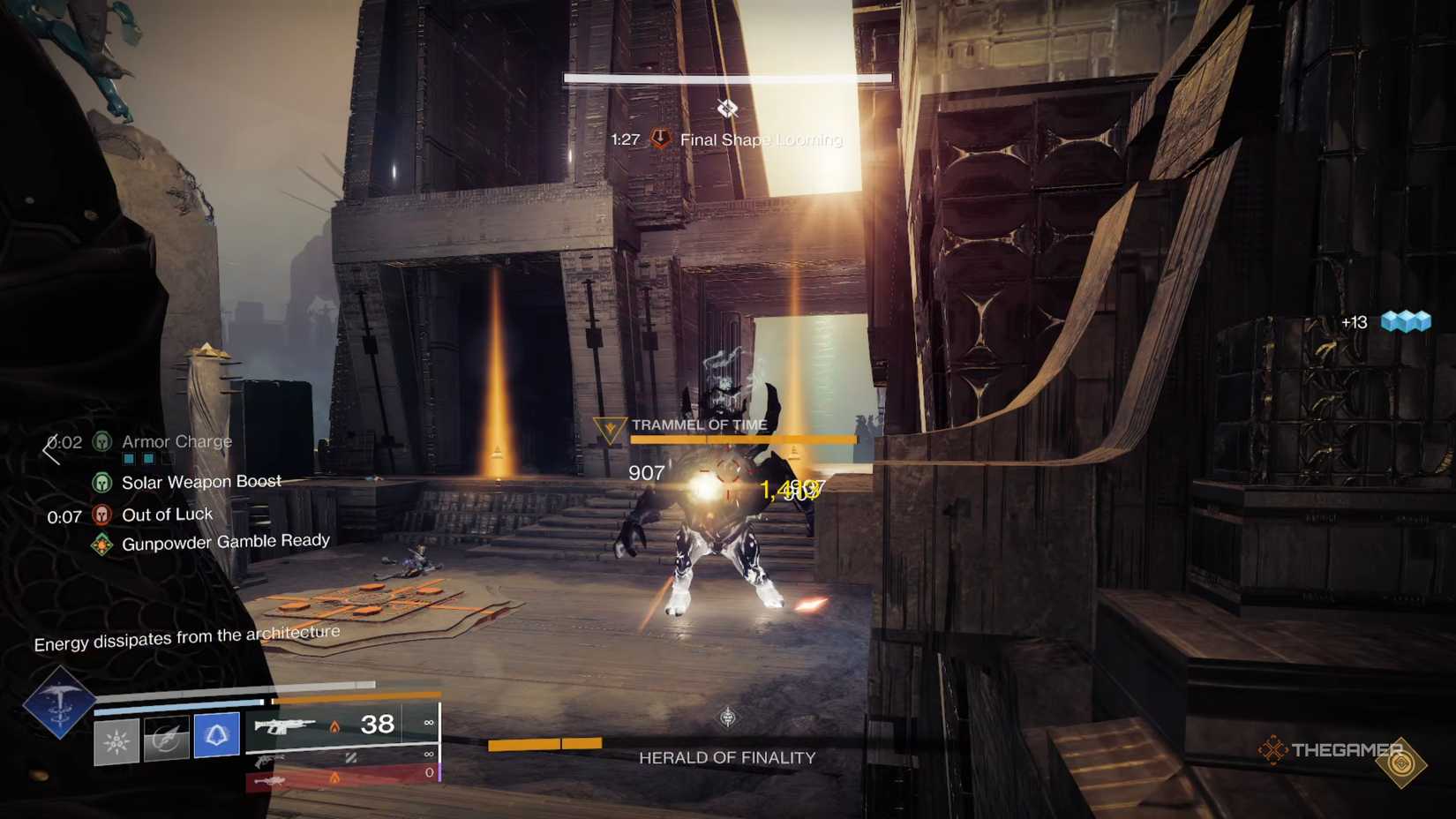The image size is (1456, 819).
Task: Click the Final Shape Looming event icon
Action: [x=660, y=139]
